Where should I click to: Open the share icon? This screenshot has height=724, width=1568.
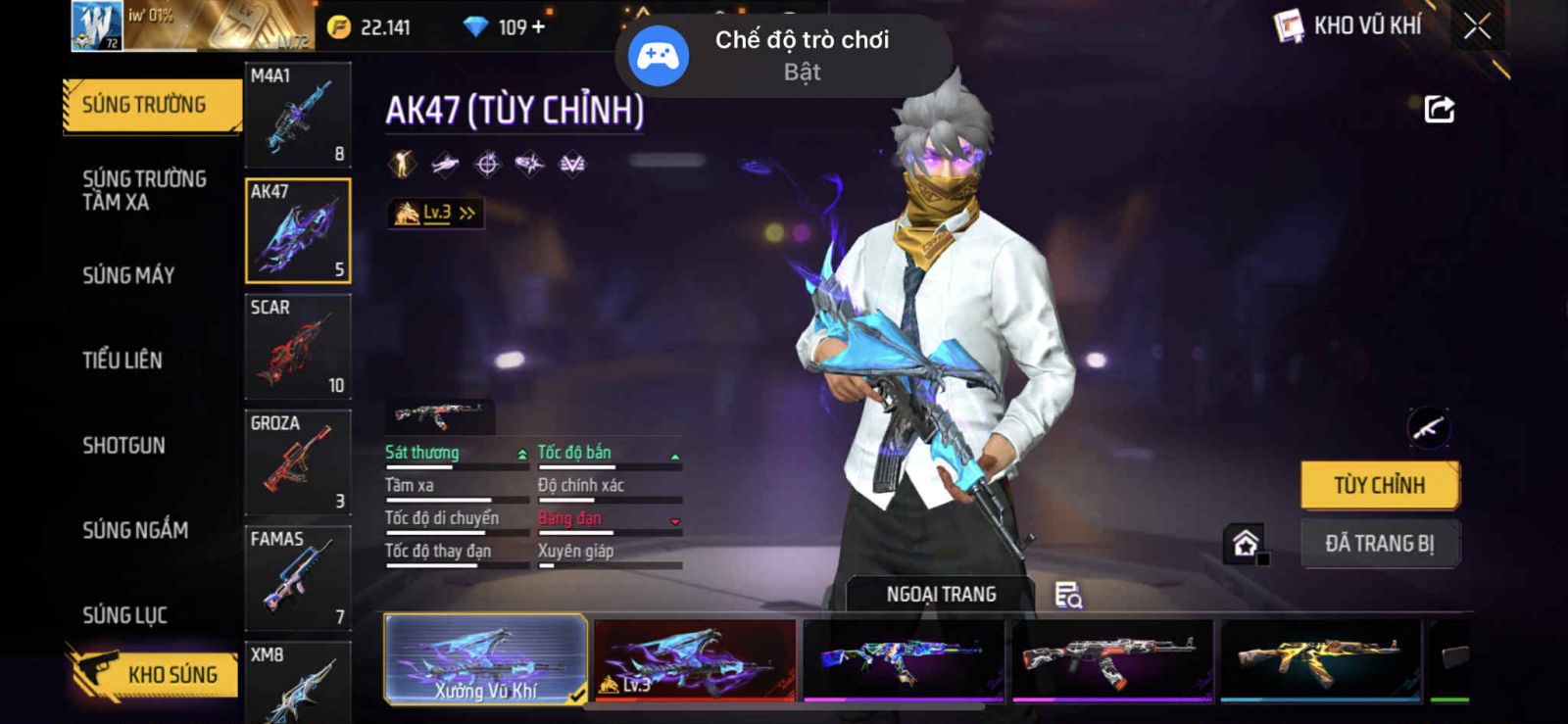[x=1439, y=109]
